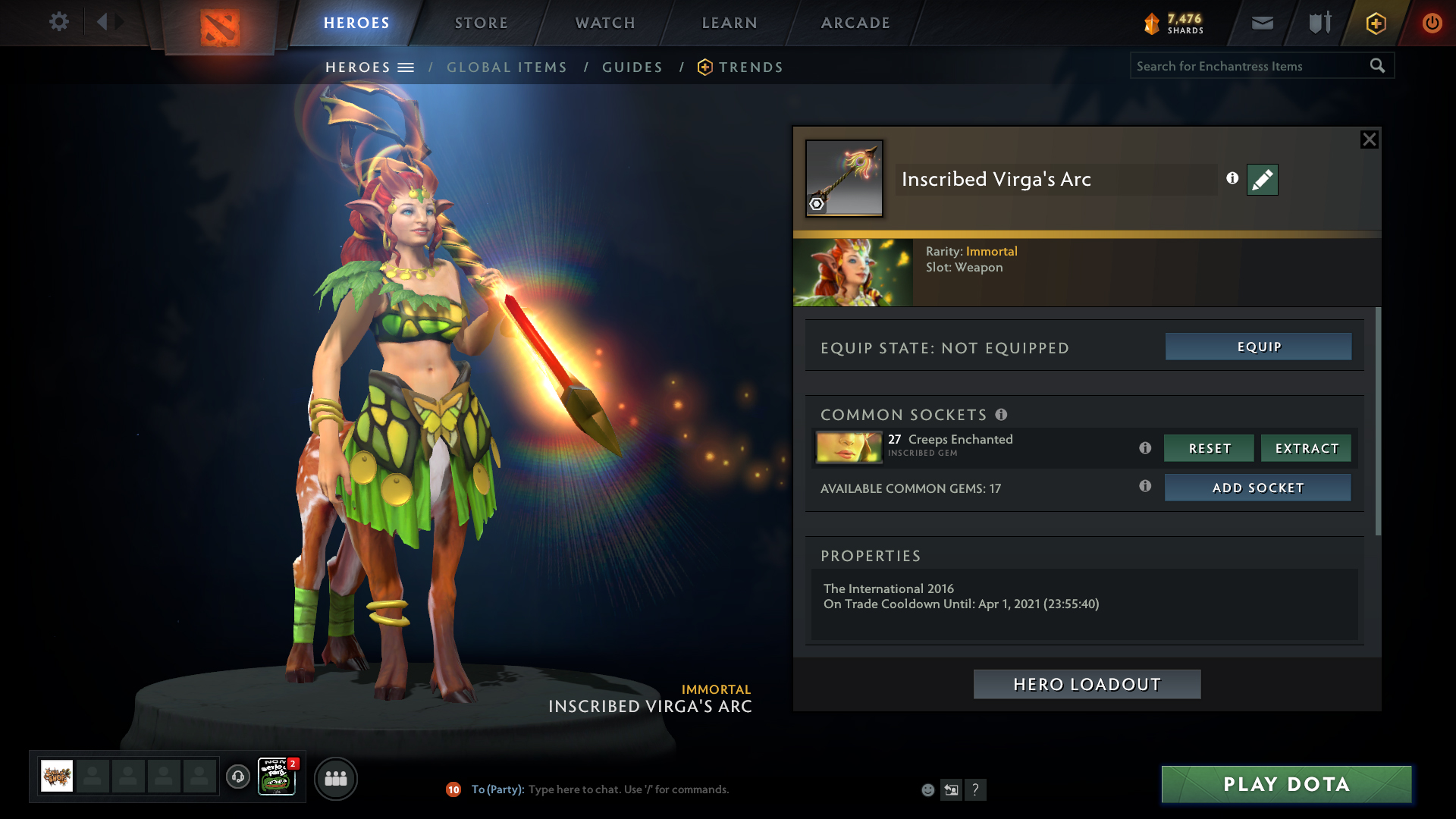The width and height of the screenshot is (1456, 819).
Task: Open the Hero Loadout
Action: pos(1087,684)
